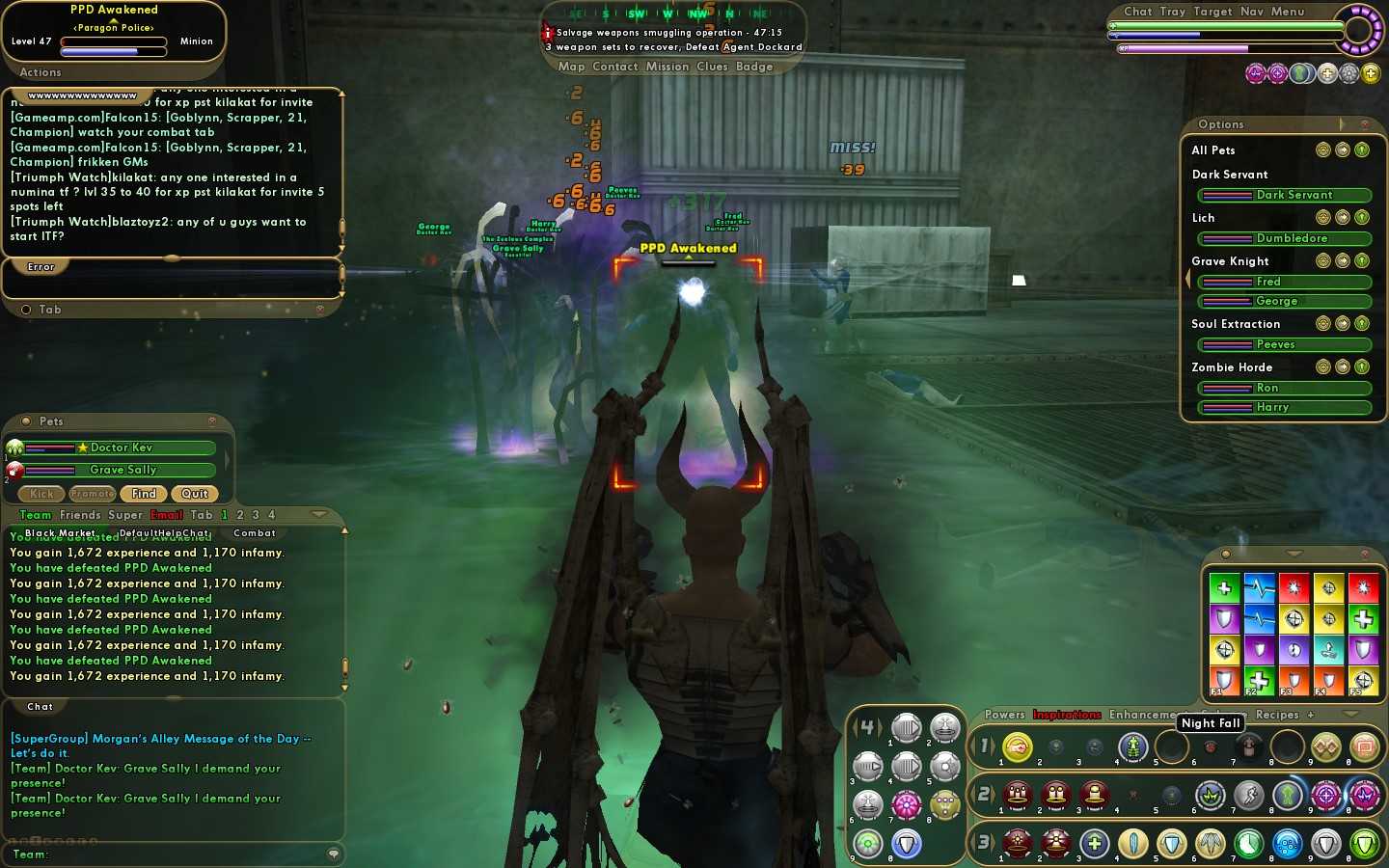Open the Map window
This screenshot has width=1389, height=868.
pos(571,67)
